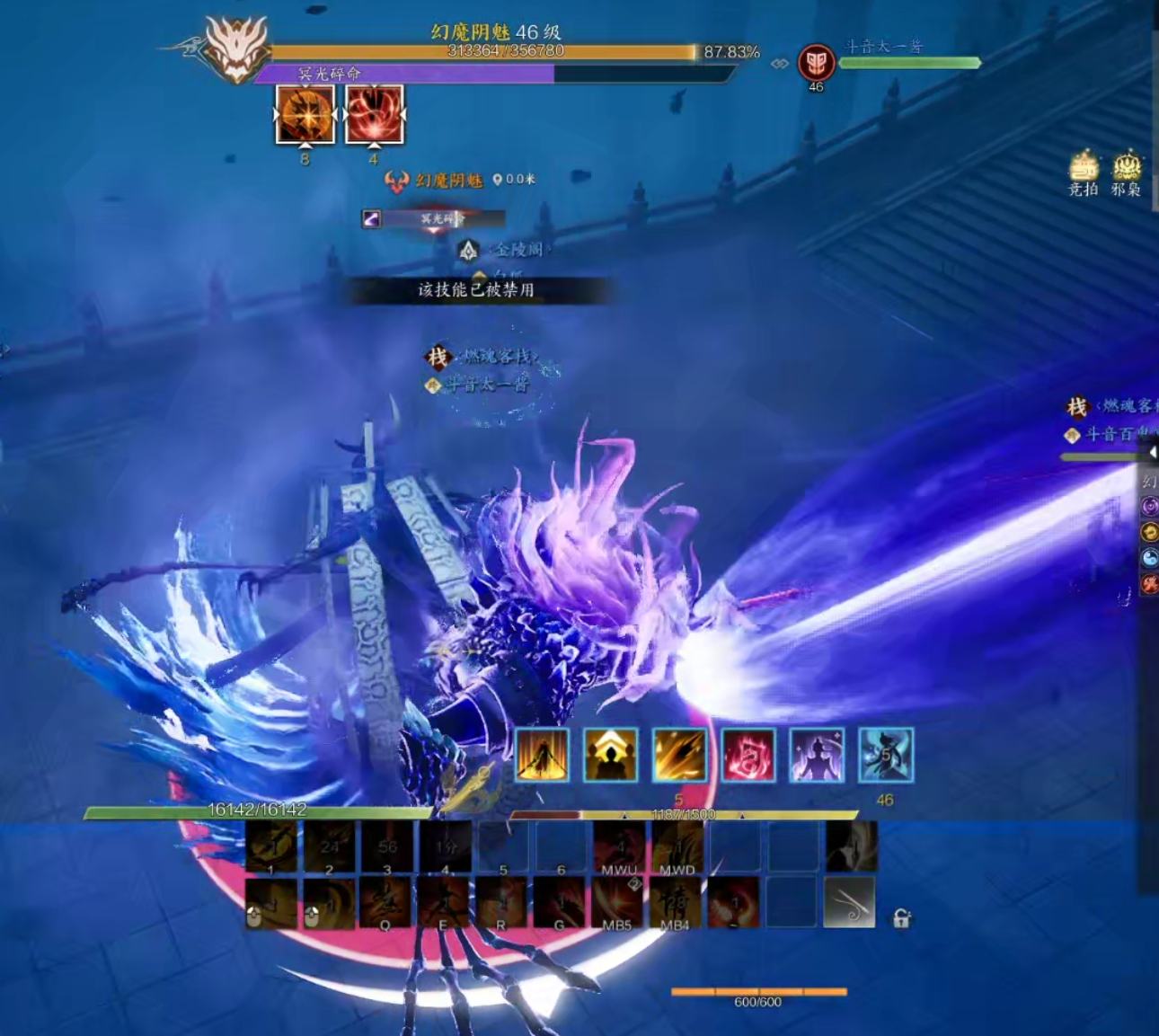The image size is (1159, 1036).
Task: Toggle the hotbar lock icon
Action: (901, 917)
